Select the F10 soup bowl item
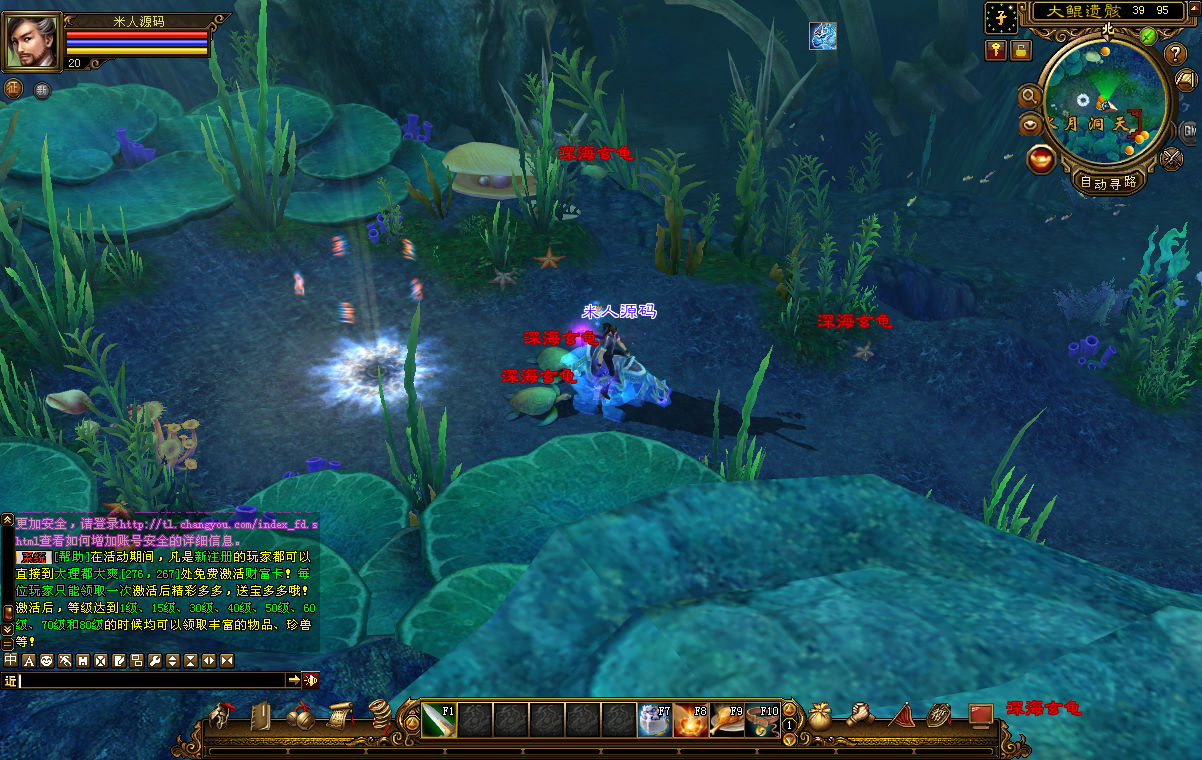This screenshot has width=1202, height=760. click(762, 720)
